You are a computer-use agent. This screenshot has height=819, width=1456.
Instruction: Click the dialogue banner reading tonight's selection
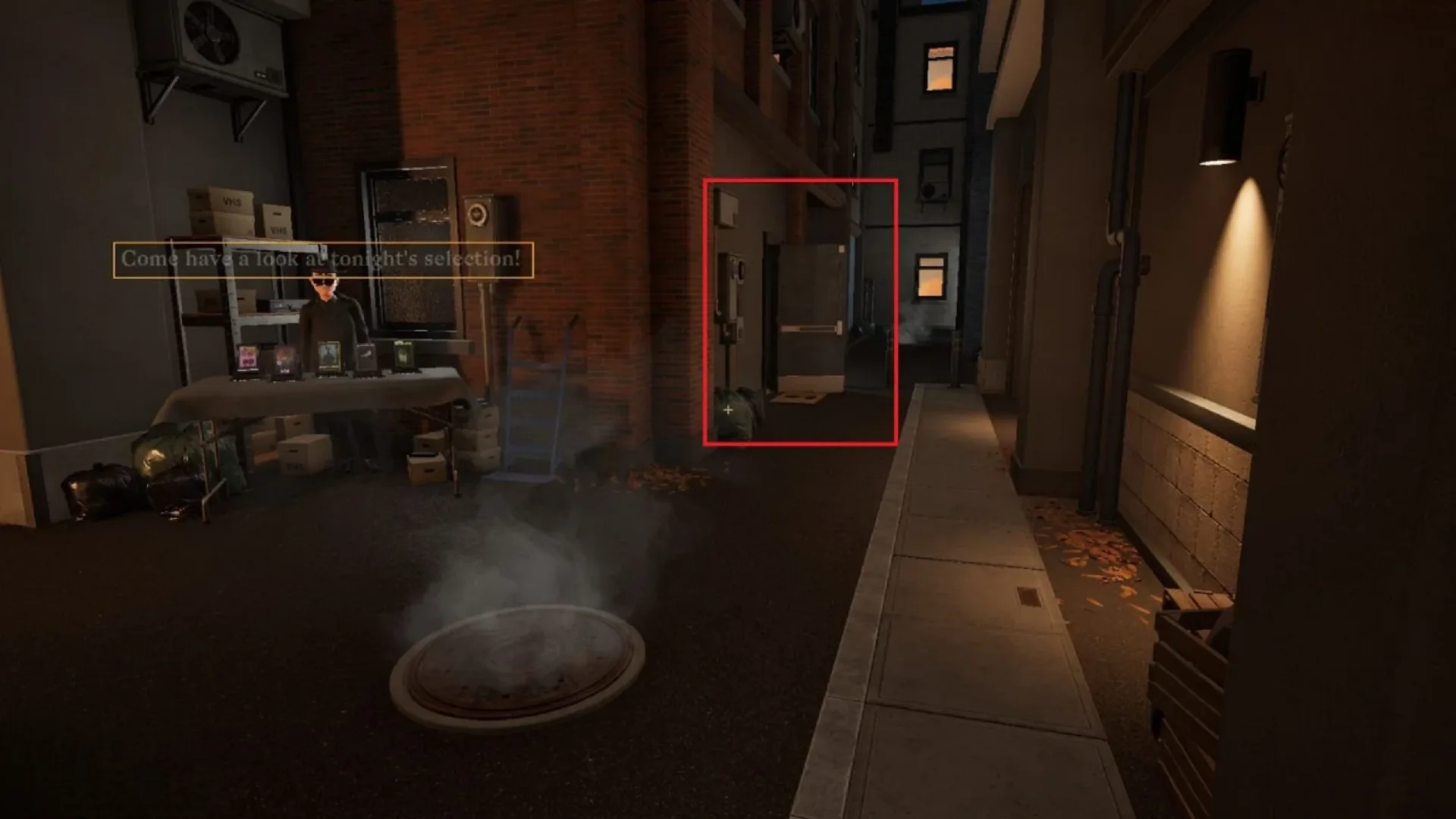click(x=326, y=261)
